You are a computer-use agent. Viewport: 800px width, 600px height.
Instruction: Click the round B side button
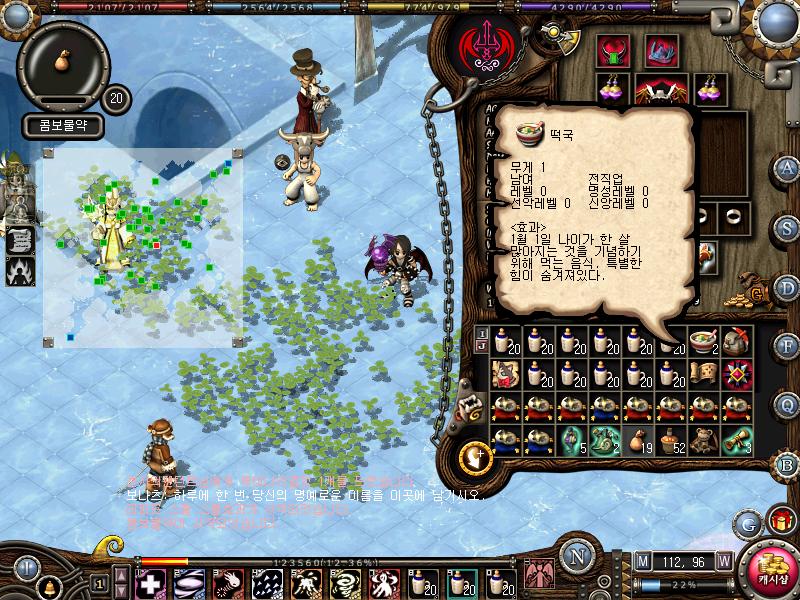pos(788,464)
